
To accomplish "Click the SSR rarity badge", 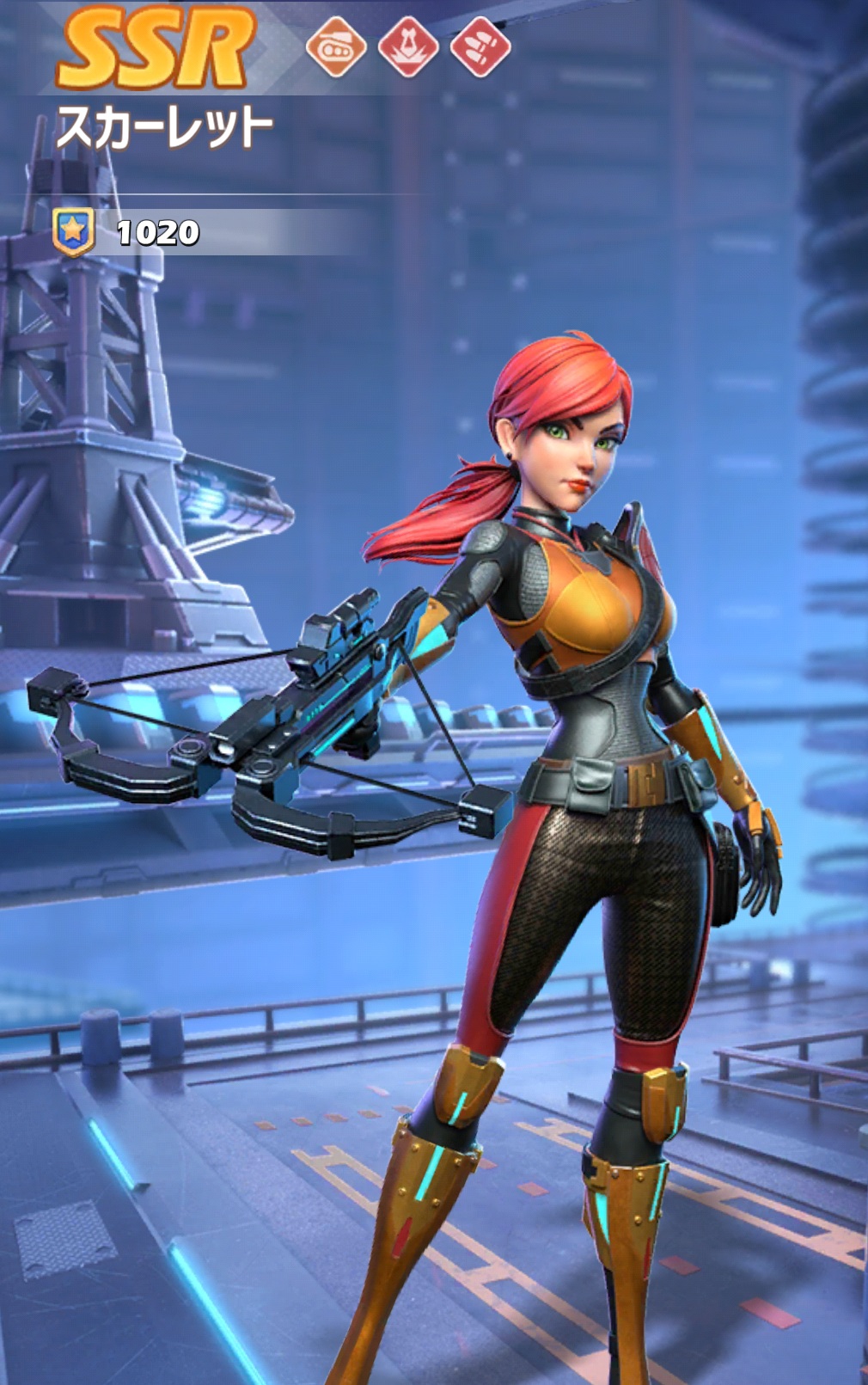I will pyautogui.click(x=155, y=48).
